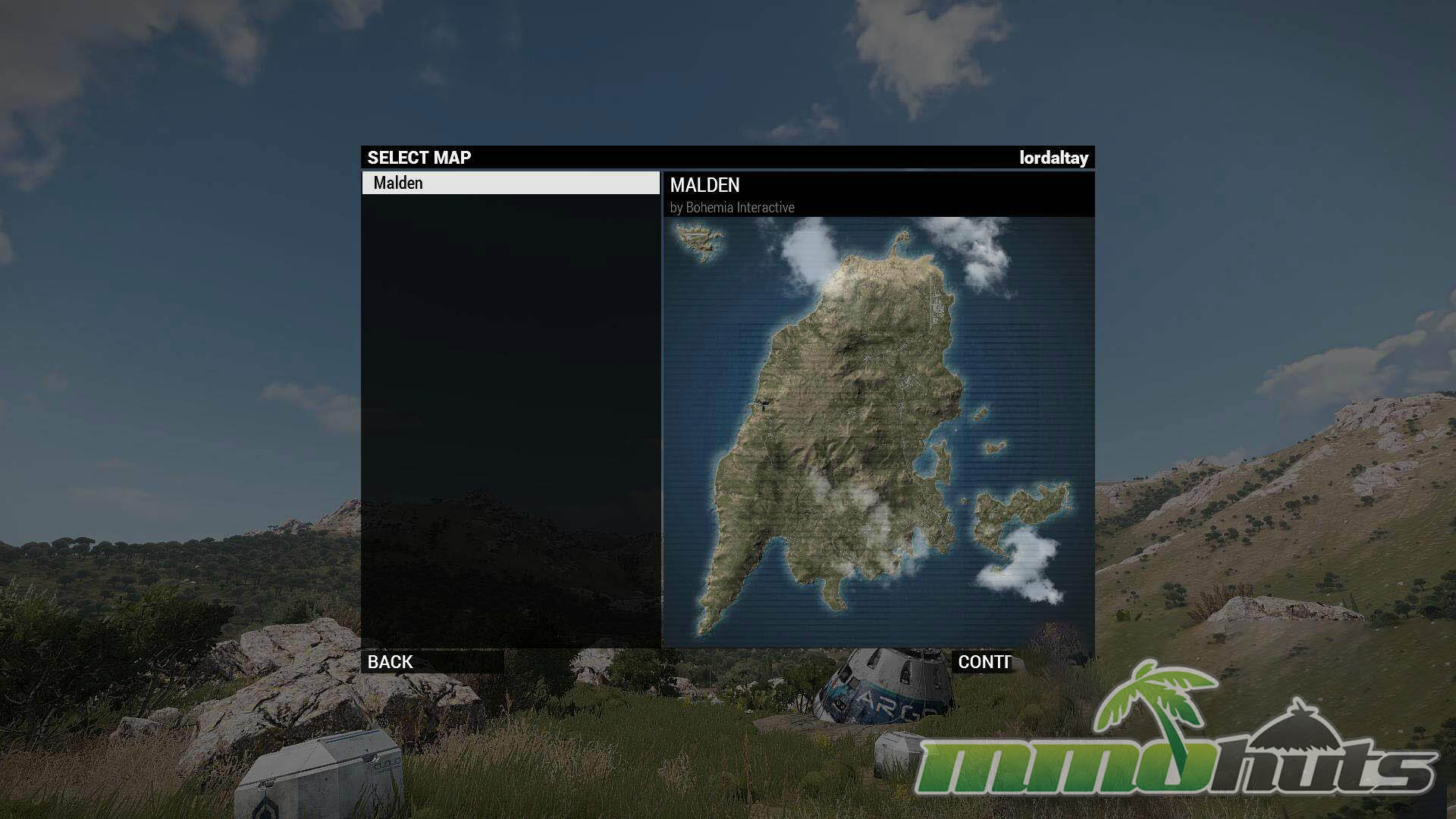Image resolution: width=1456 pixels, height=819 pixels.
Task: Click the Malden island map preview
Action: click(878, 432)
